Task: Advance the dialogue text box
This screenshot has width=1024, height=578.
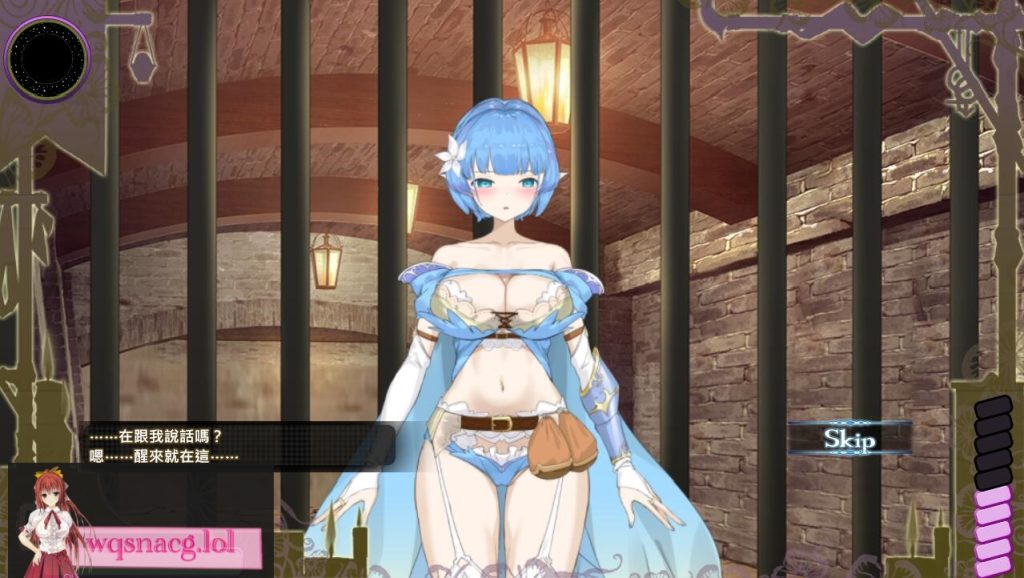Action: tap(240, 446)
